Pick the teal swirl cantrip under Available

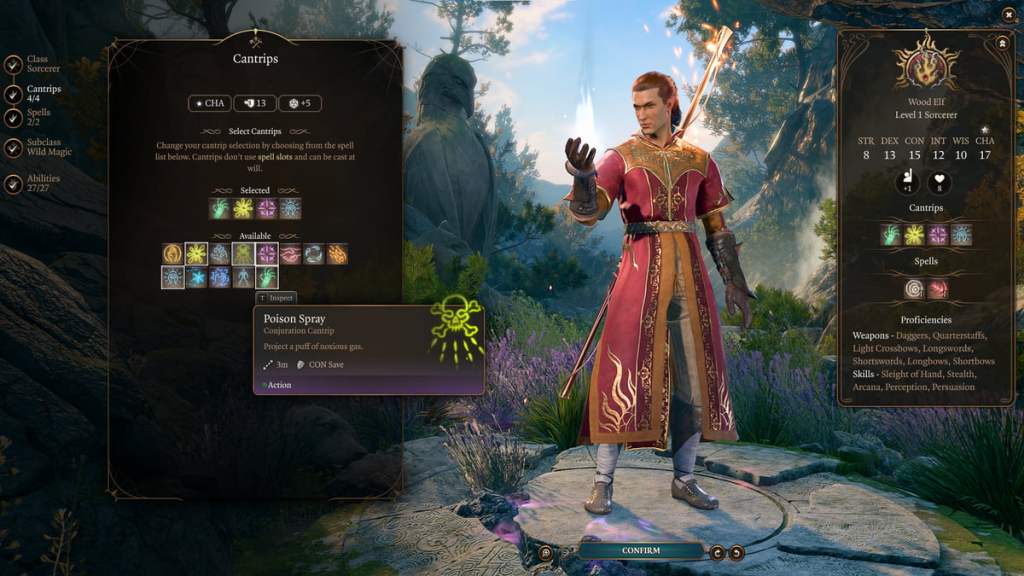[314, 254]
